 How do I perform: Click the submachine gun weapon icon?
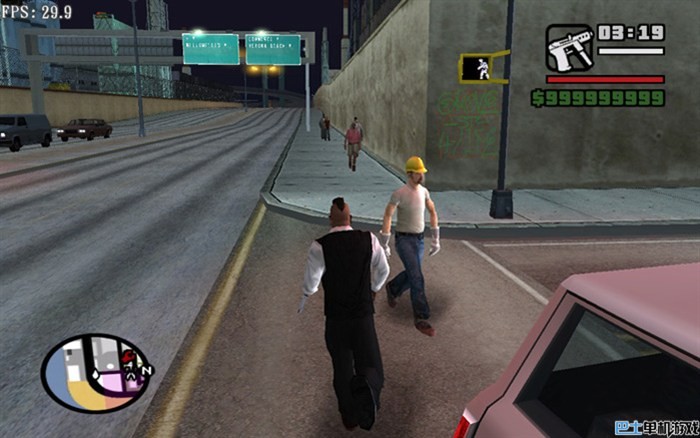pos(570,48)
